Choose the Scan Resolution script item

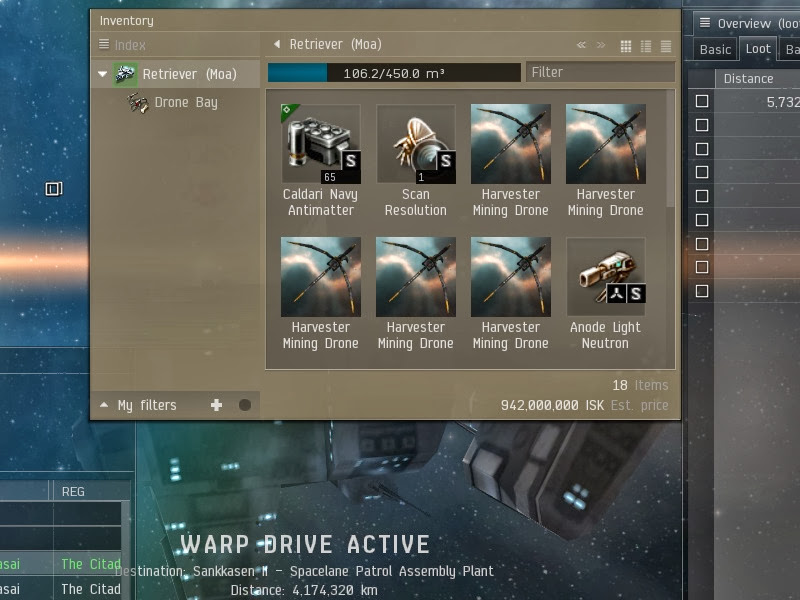click(x=415, y=144)
